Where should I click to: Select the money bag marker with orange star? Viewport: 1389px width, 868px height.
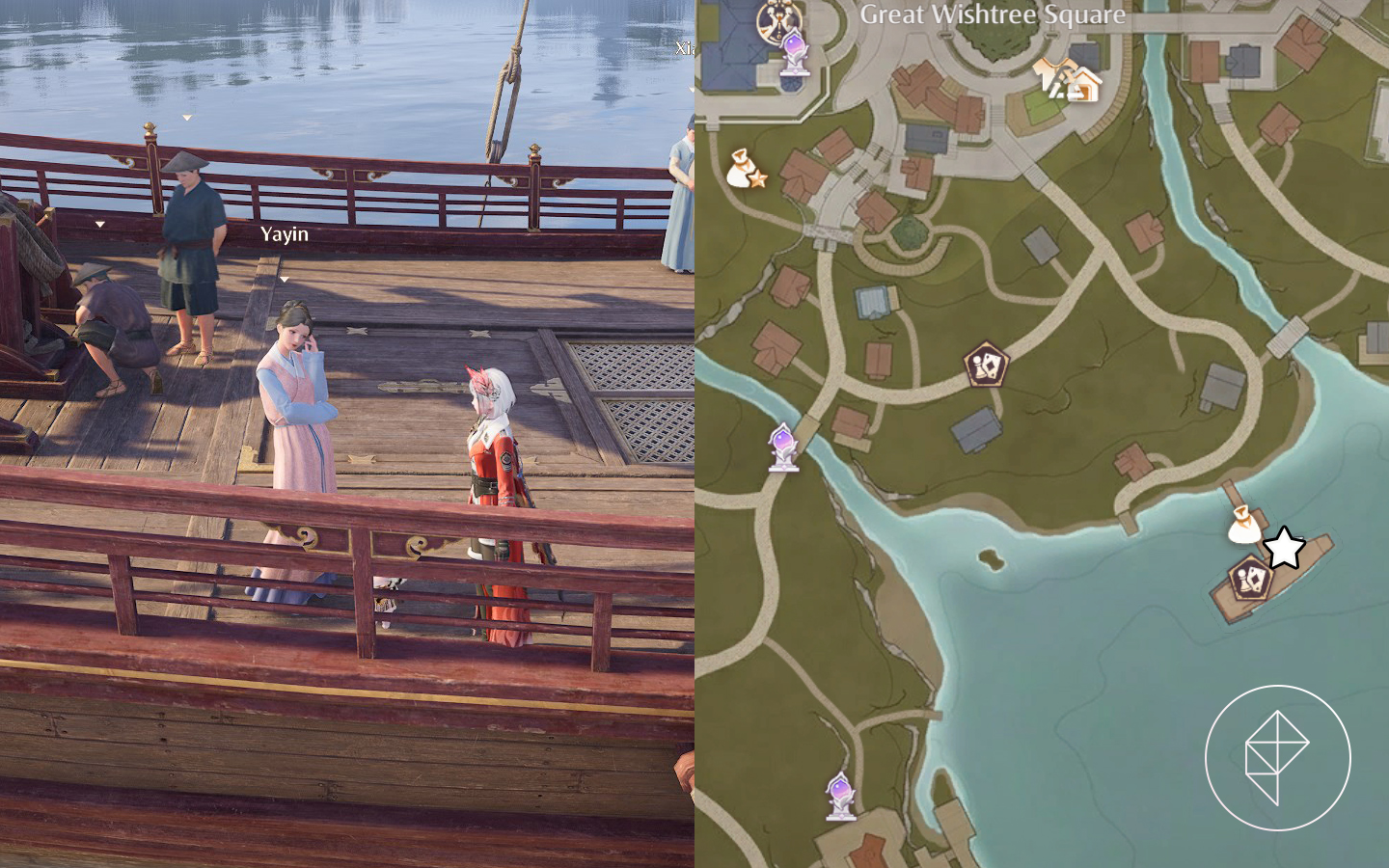745,169
